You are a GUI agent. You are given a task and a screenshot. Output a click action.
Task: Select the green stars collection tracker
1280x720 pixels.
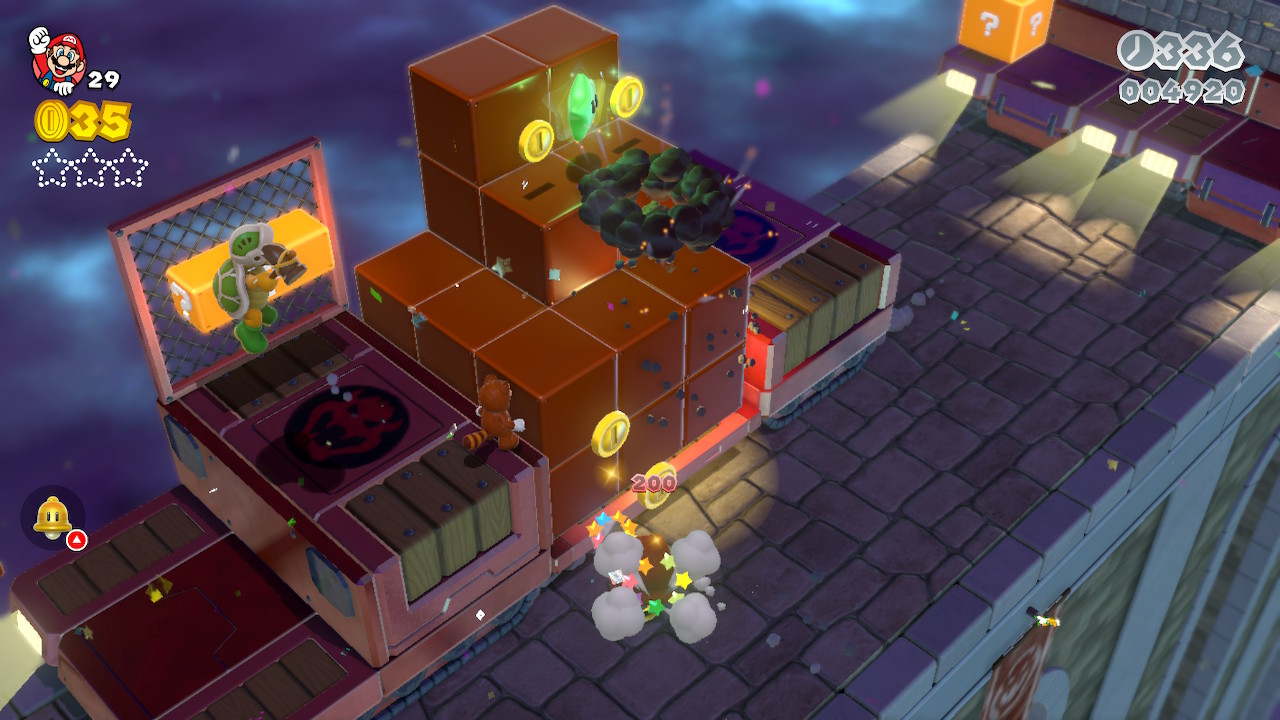[90, 167]
